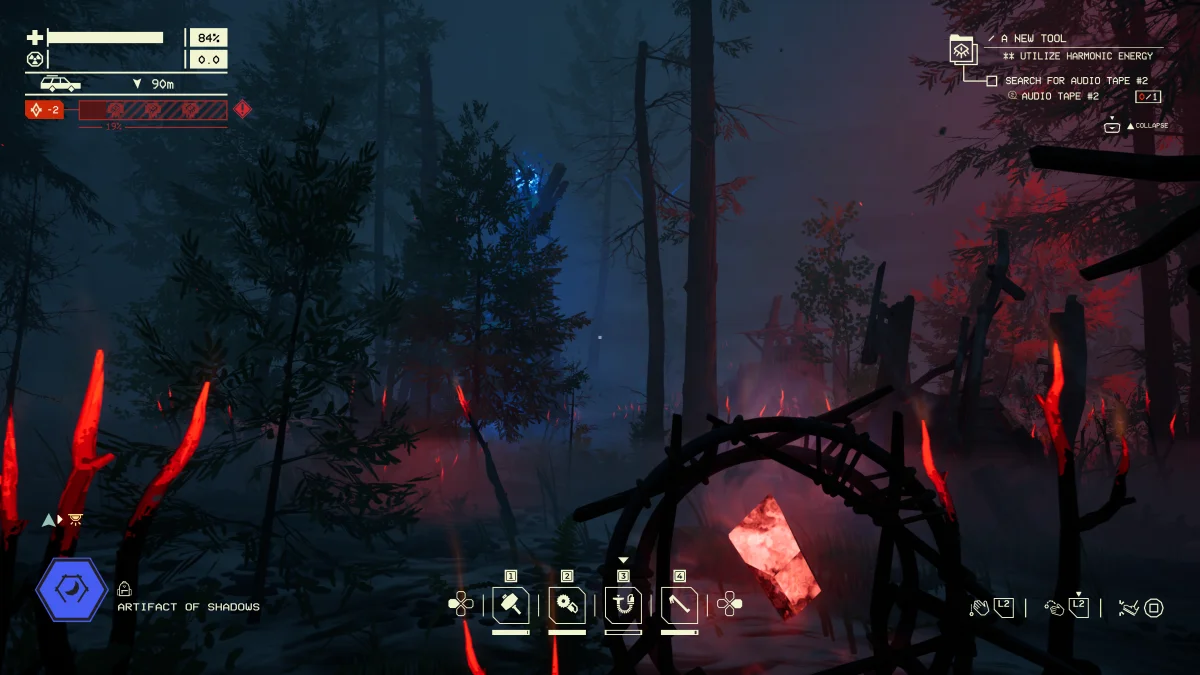
Task: Collapse the objective tracker
Action: tap(1111, 126)
